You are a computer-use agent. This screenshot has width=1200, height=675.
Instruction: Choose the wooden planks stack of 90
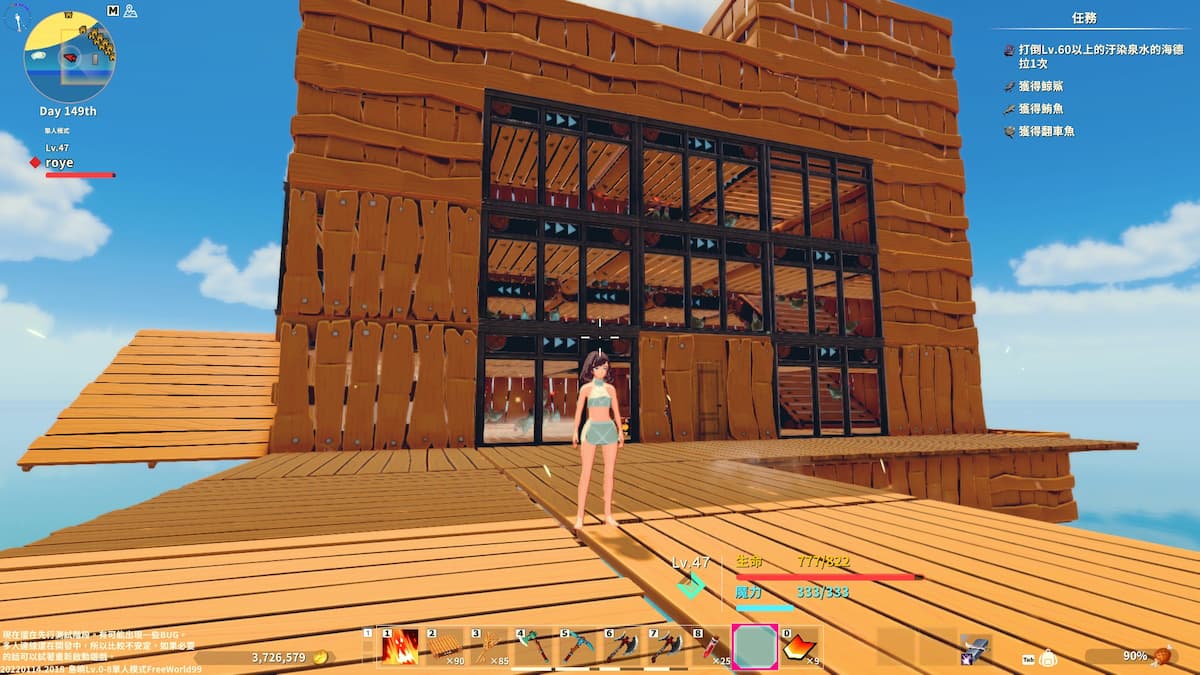click(444, 647)
